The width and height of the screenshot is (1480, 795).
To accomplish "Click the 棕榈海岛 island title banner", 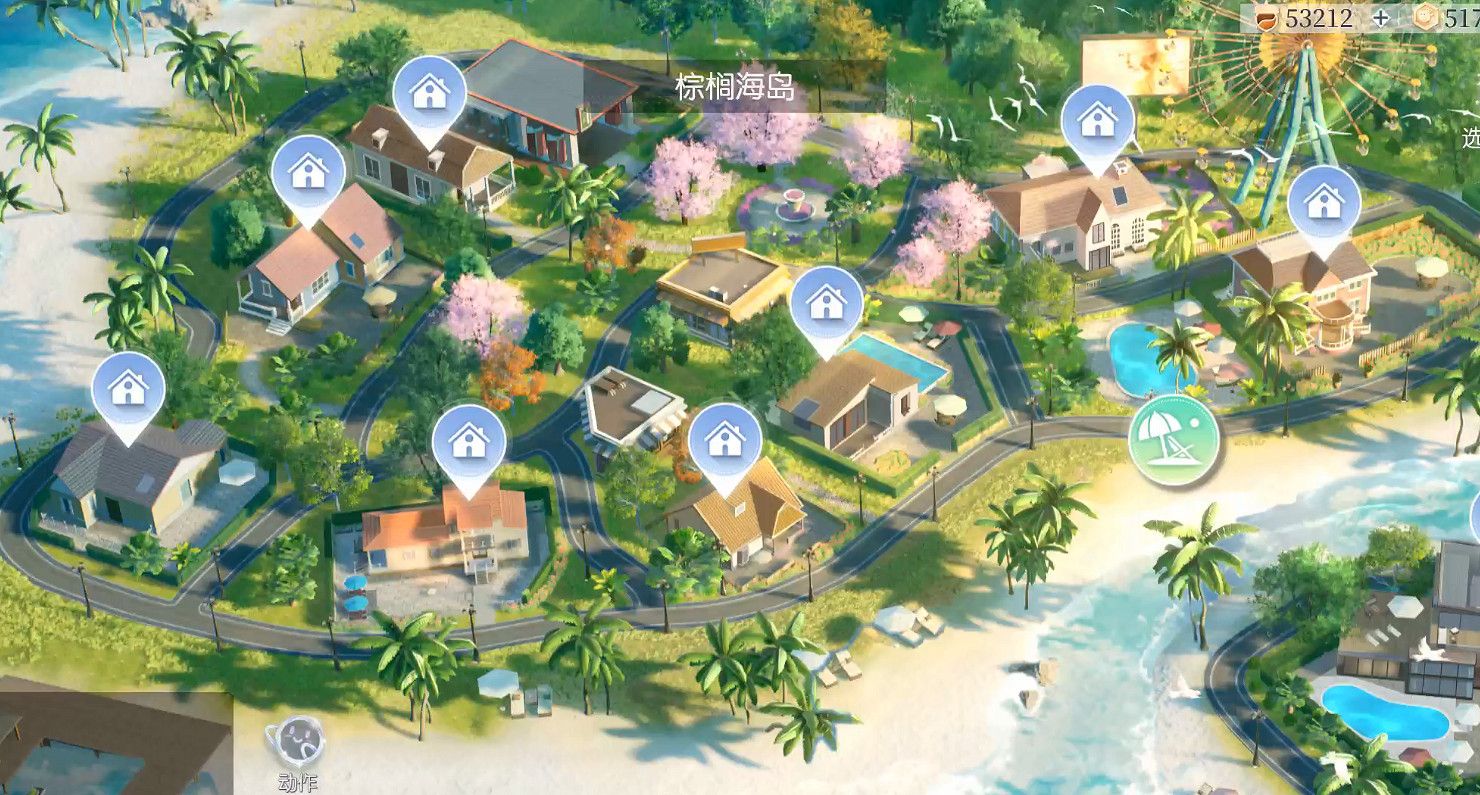I will pyautogui.click(x=733, y=89).
